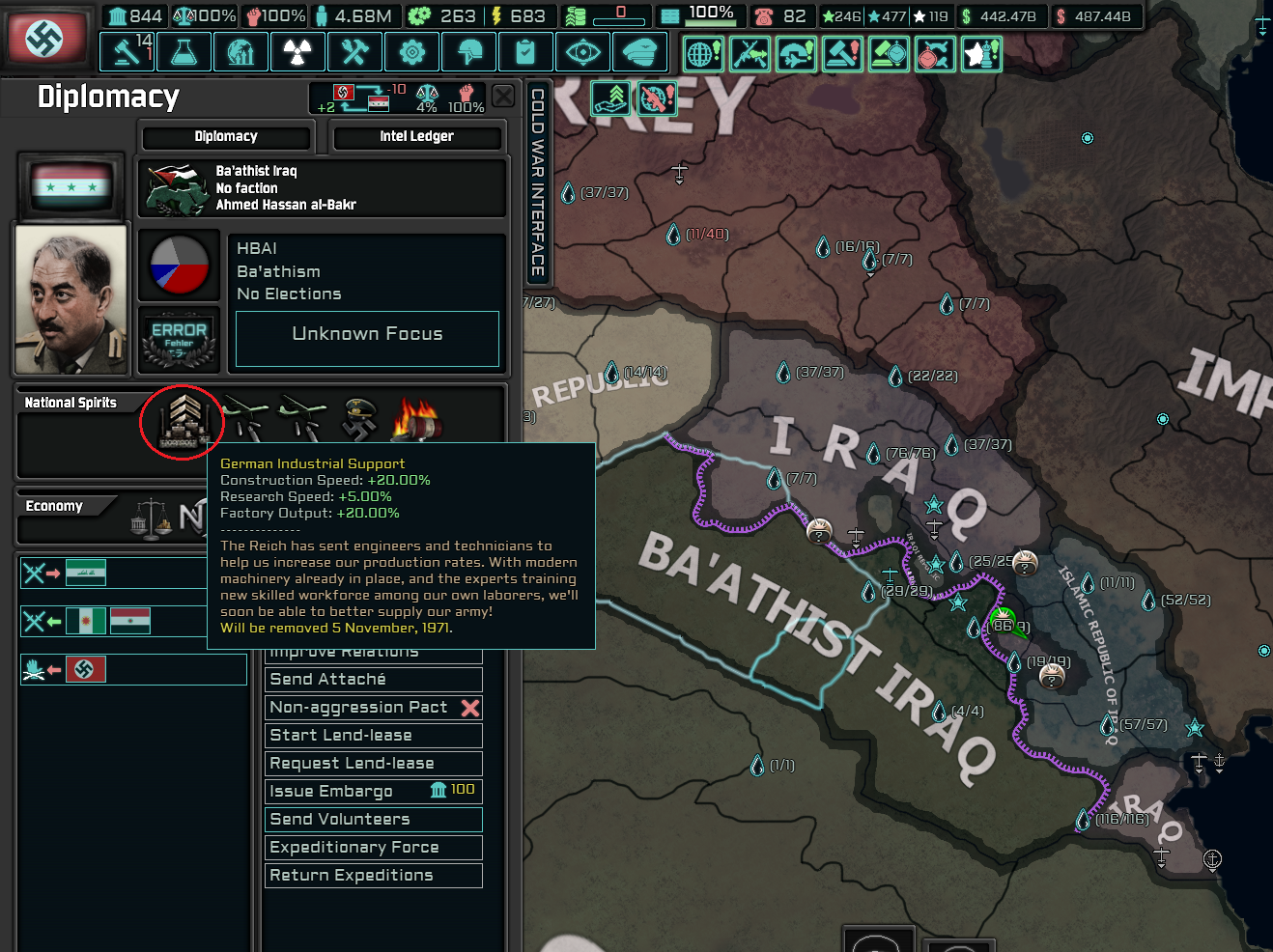The width and height of the screenshot is (1273, 952).
Task: Click the Officer Corps cap icon
Action: pos(640,52)
